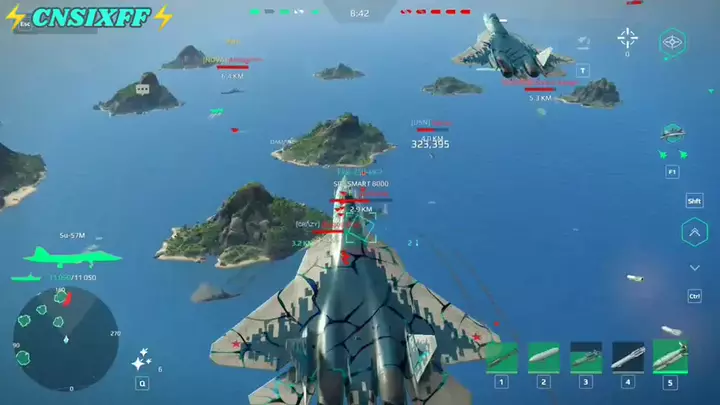This screenshot has width=720, height=405.
Task: Switch to the fourth weapon slot
Action: pos(628,357)
